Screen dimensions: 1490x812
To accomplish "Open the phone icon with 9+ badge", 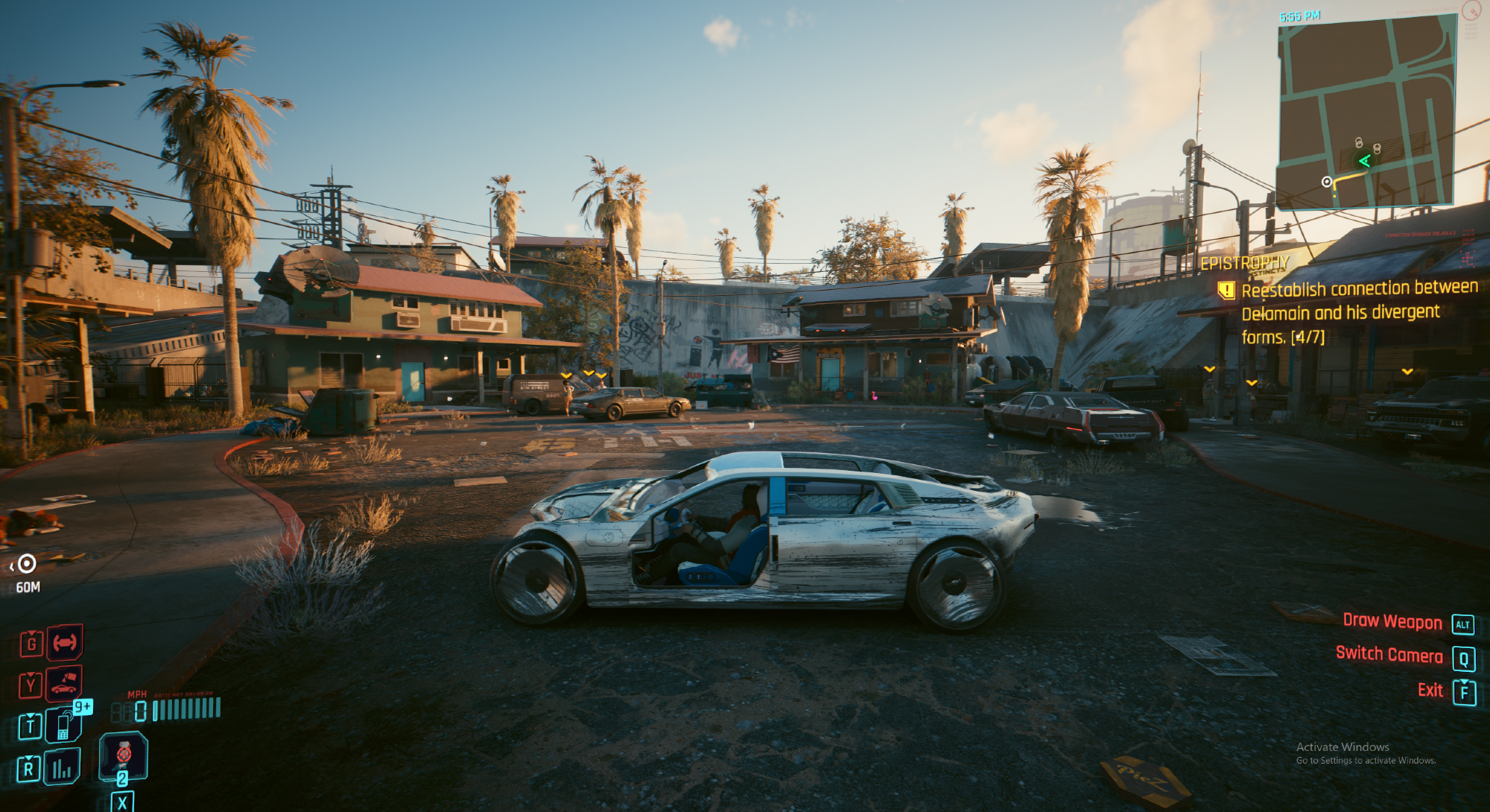I will [64, 725].
